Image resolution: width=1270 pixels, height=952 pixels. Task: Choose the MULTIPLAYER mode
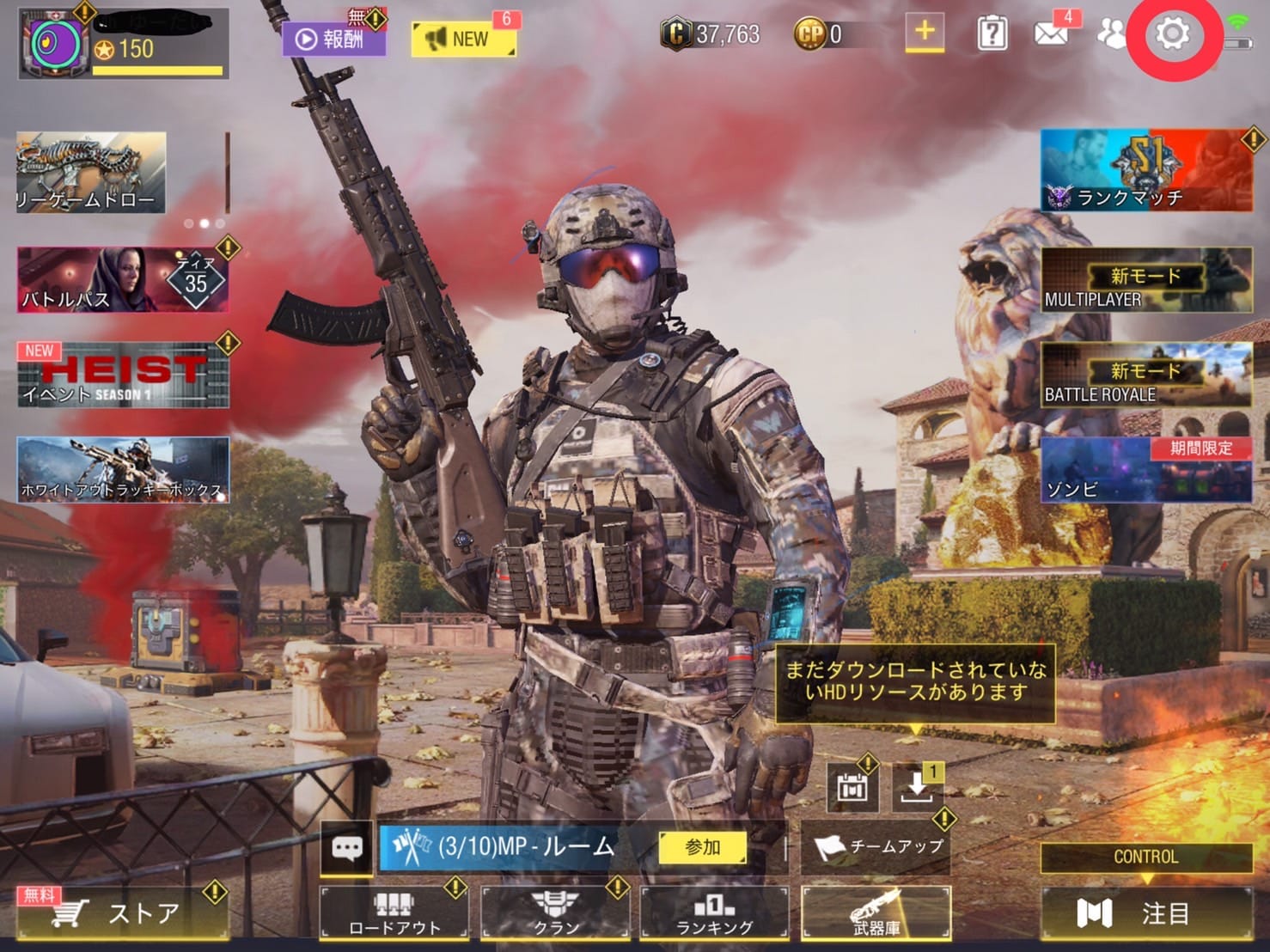coord(1145,279)
